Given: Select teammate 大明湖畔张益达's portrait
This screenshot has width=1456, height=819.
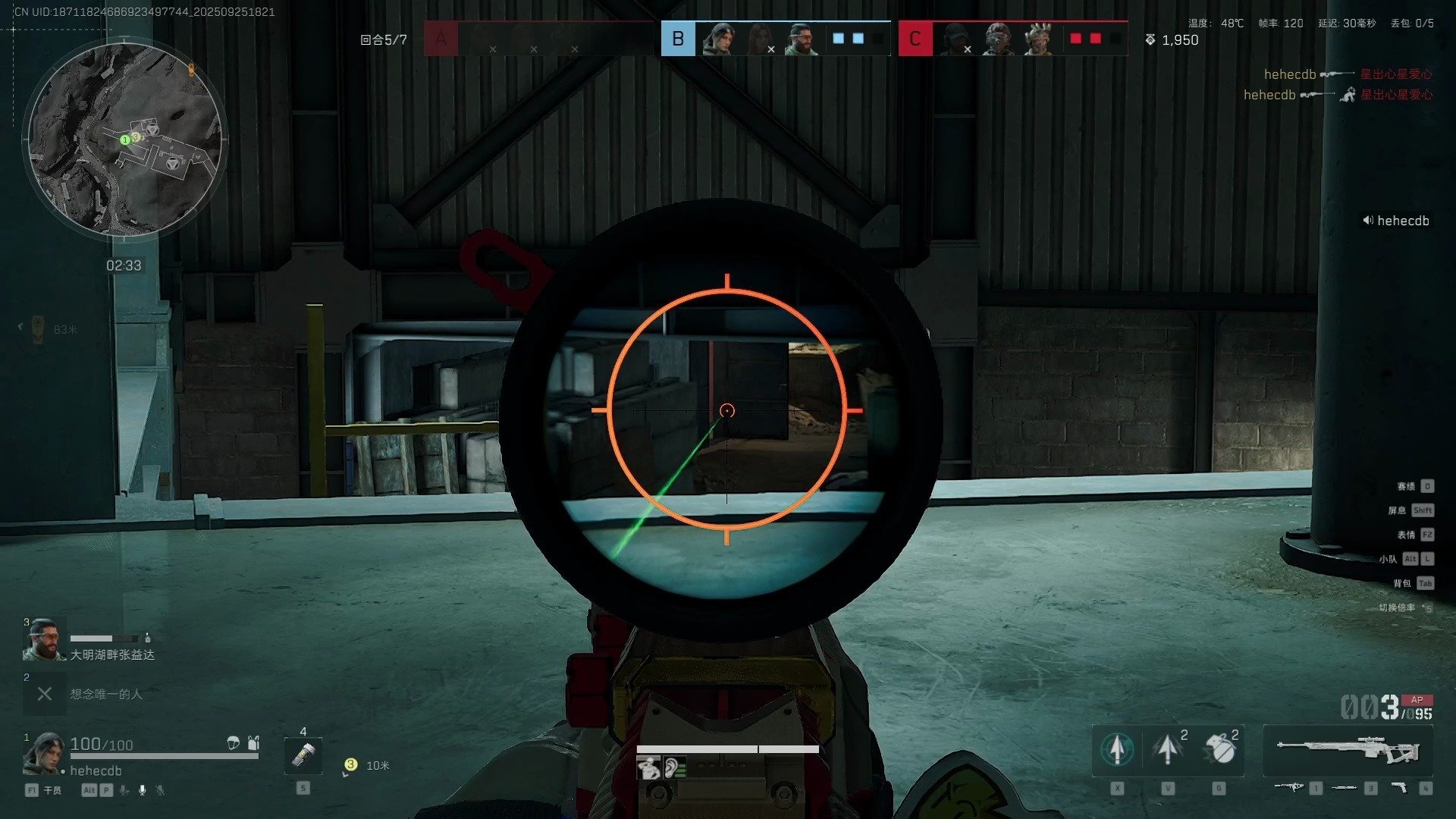Looking at the screenshot, I should pos(44,641).
